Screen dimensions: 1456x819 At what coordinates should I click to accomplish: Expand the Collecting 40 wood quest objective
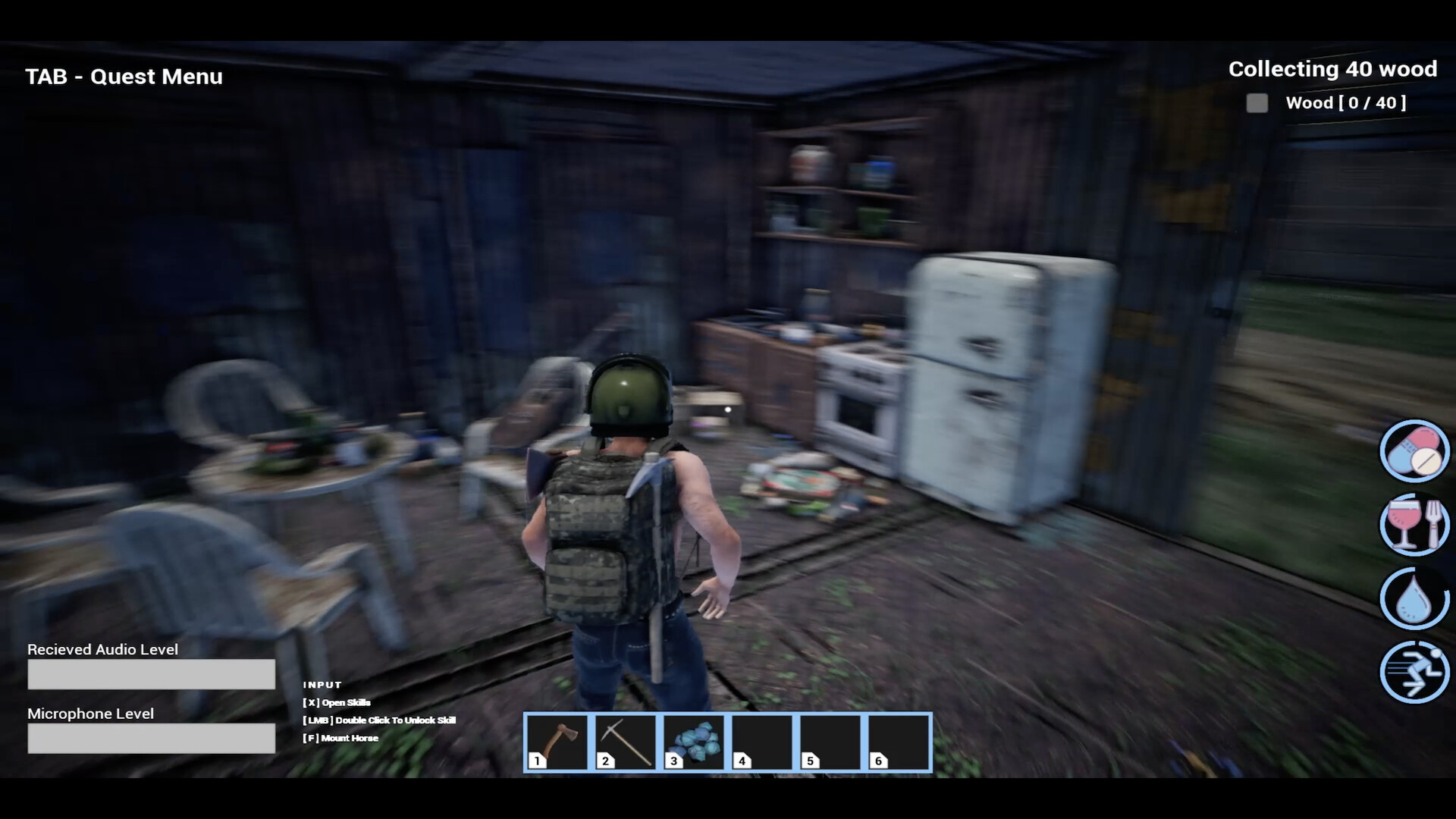1331,68
